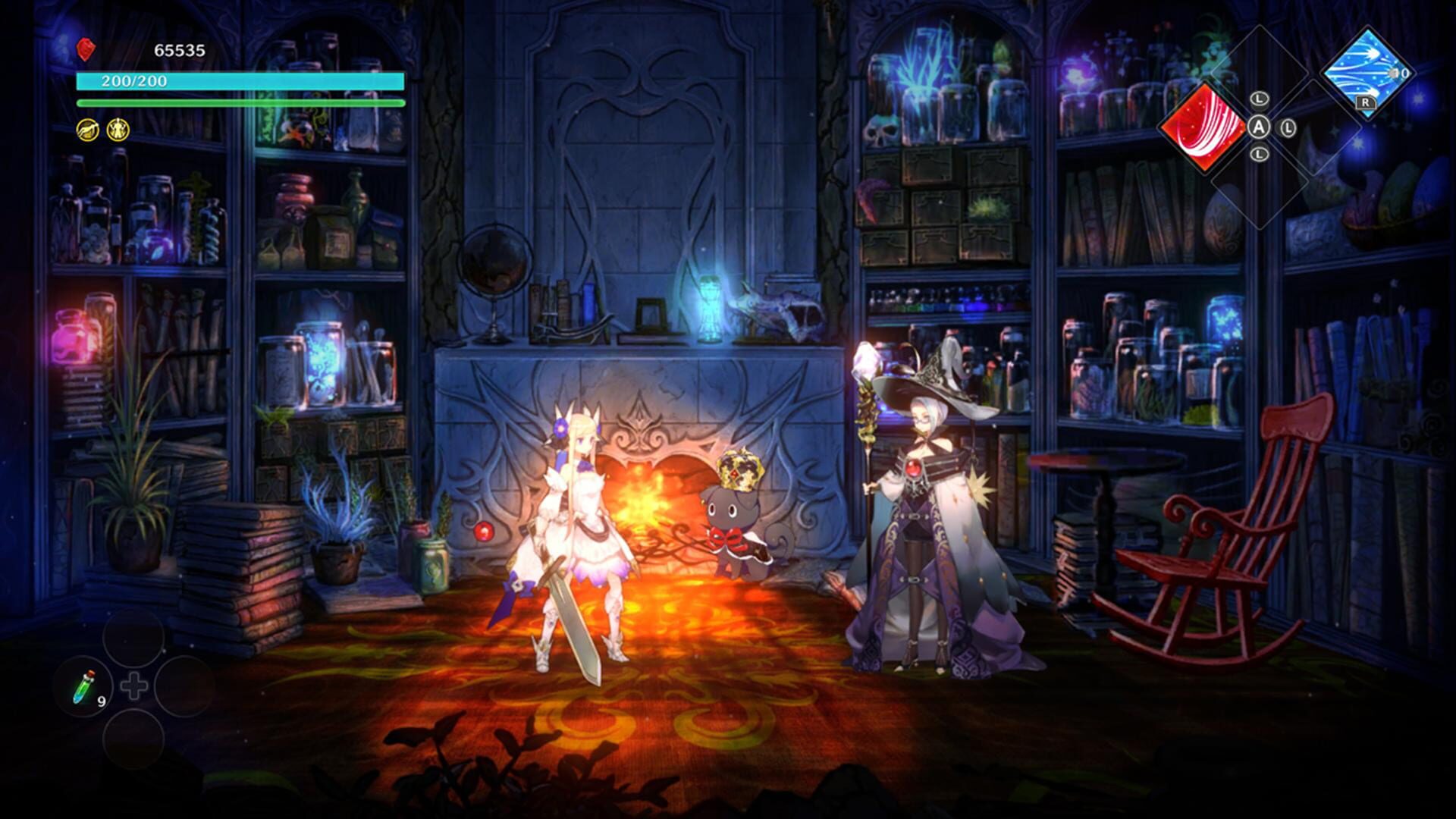Expand the right-side L button circle

click(x=1288, y=128)
